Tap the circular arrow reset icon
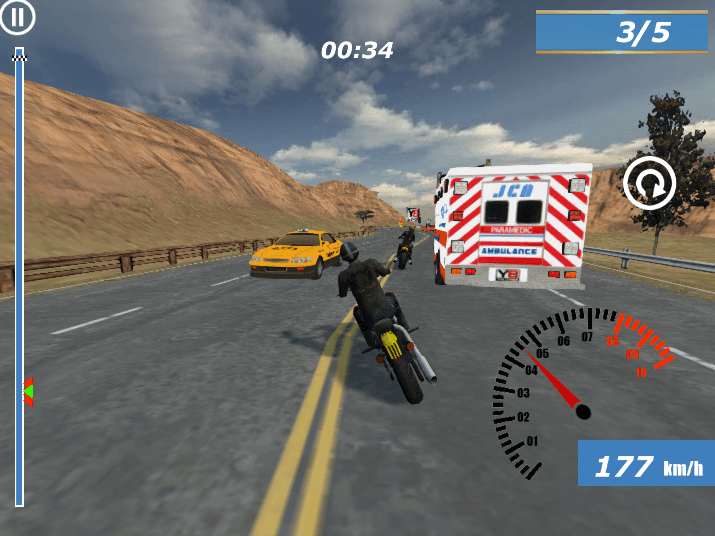The height and width of the screenshot is (536, 715). (x=649, y=183)
